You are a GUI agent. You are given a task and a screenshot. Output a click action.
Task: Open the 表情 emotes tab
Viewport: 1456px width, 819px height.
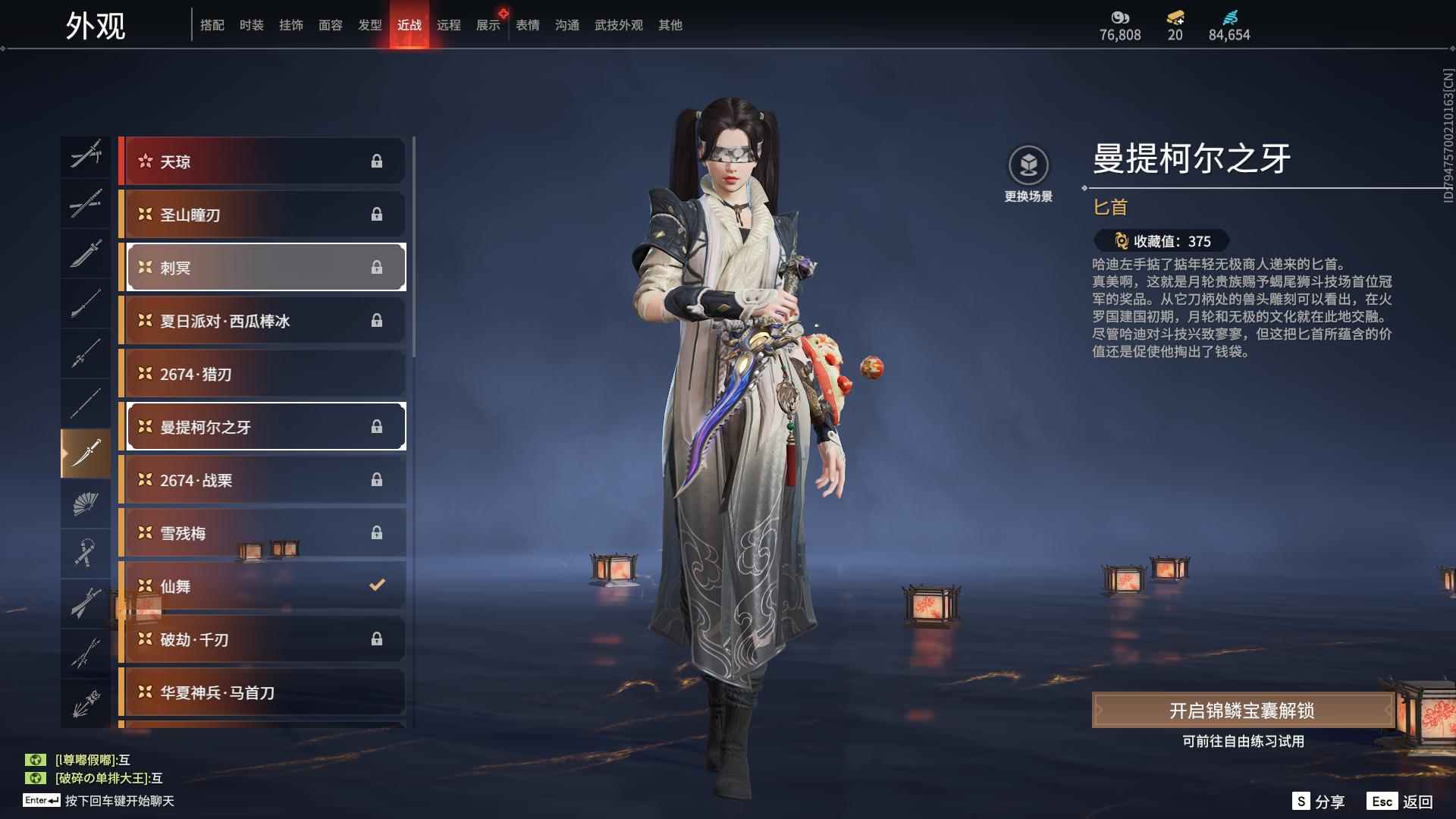pos(527,25)
